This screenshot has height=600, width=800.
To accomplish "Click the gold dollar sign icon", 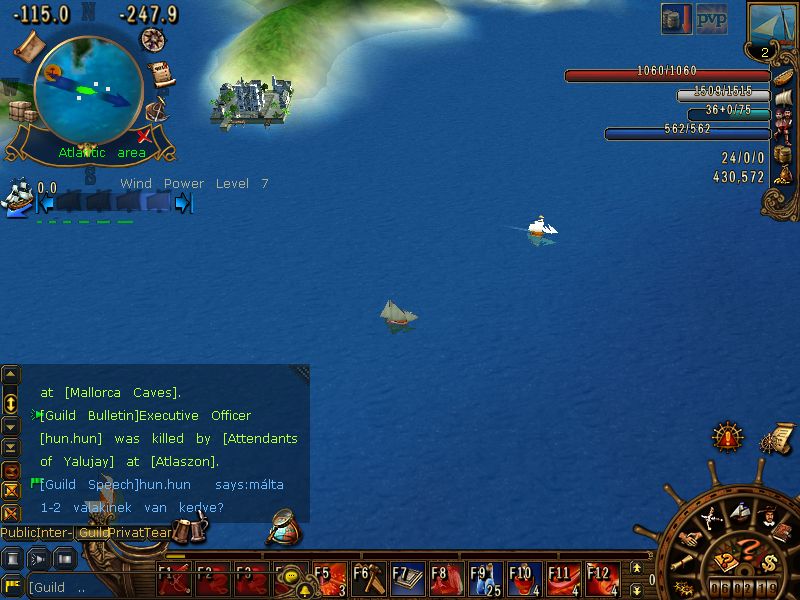I will (x=768, y=561).
